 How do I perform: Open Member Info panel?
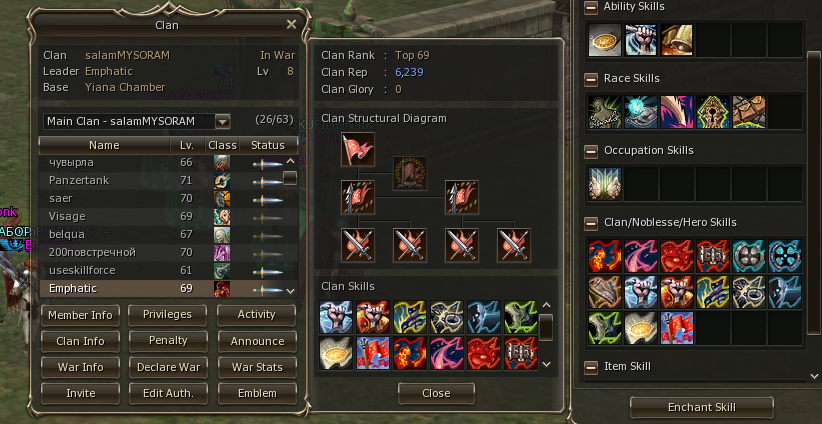point(81,315)
